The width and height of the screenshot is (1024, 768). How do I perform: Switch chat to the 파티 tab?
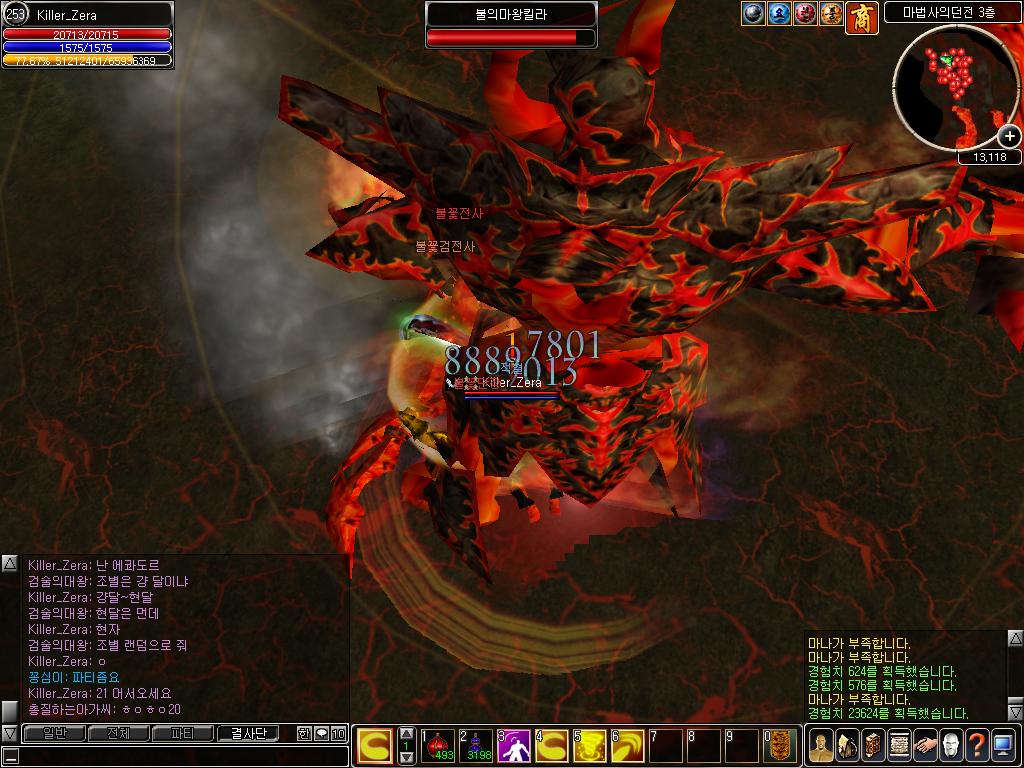point(182,734)
